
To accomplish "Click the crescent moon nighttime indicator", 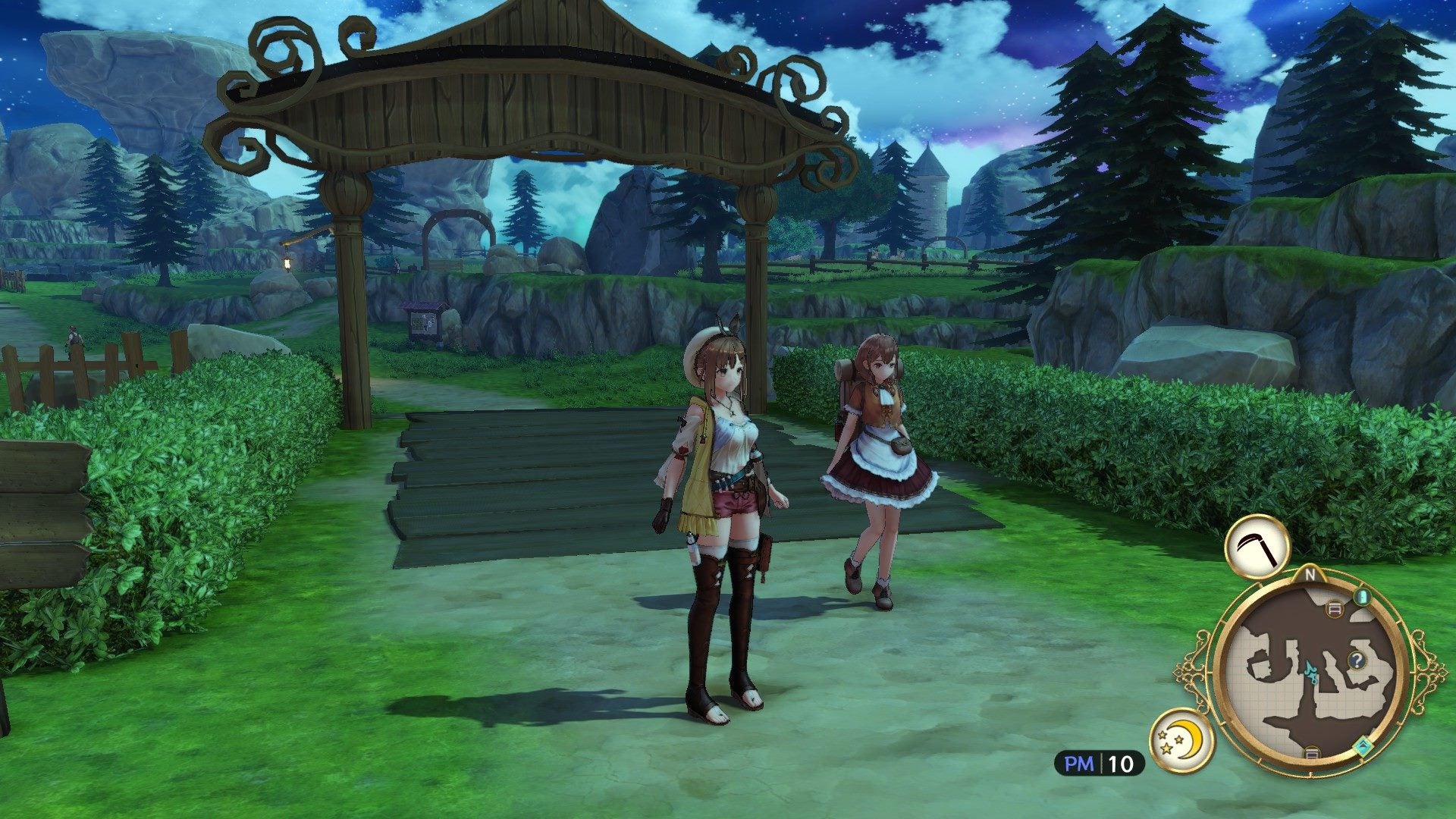I will pos(1188,738).
